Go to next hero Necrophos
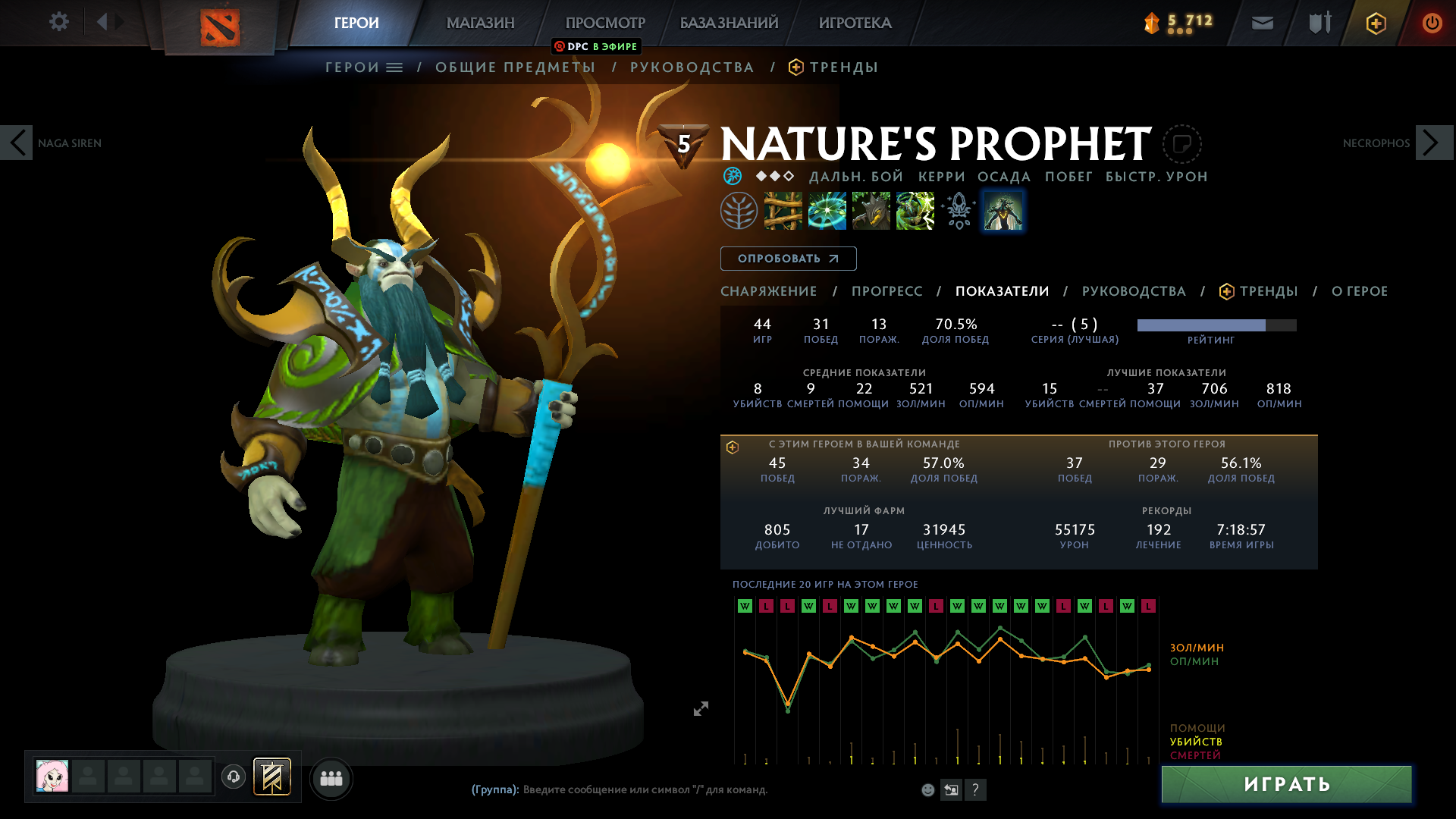Image resolution: width=1456 pixels, height=819 pixels. click(x=1432, y=143)
